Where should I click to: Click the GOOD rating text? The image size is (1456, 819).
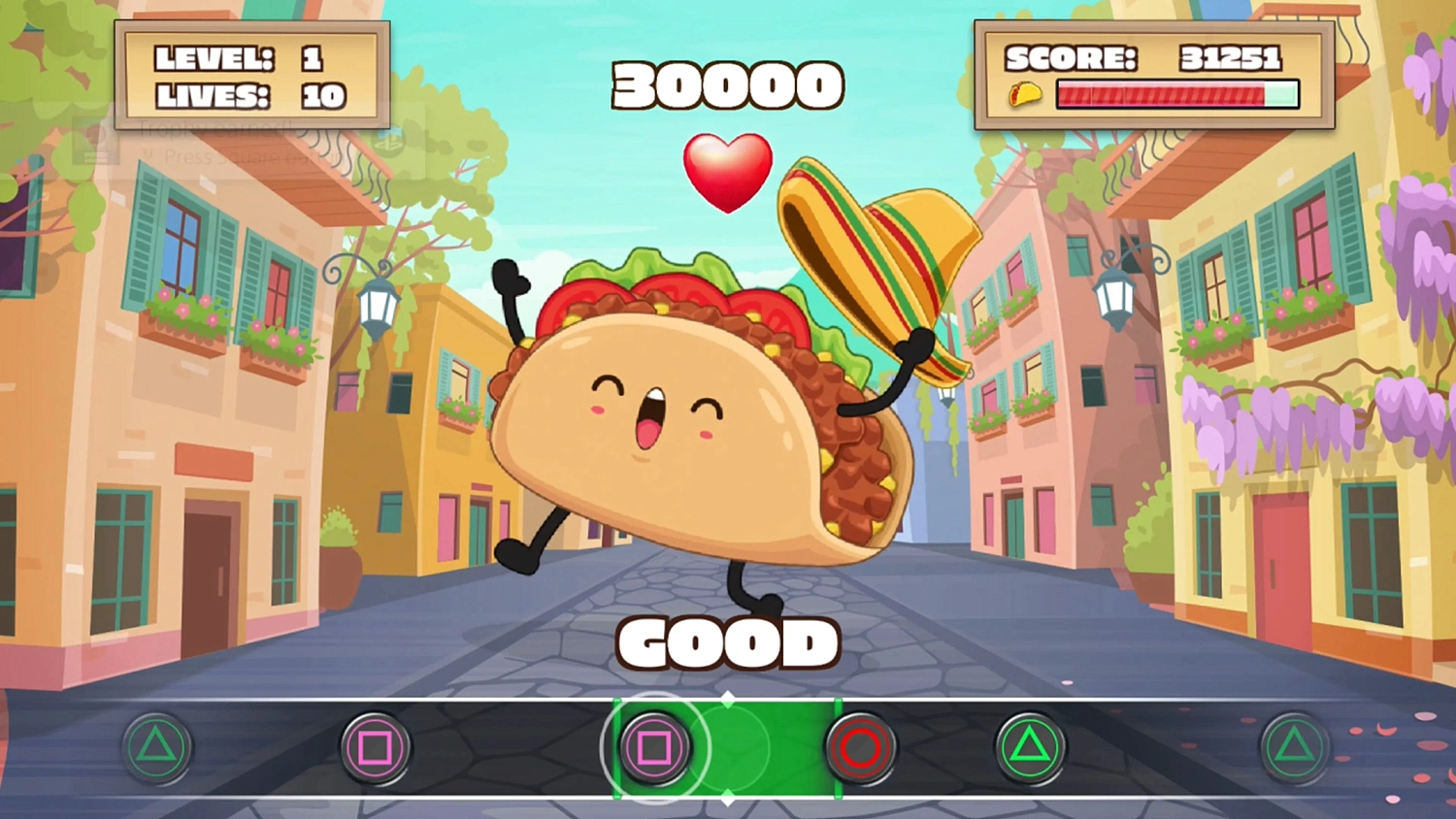point(728,642)
